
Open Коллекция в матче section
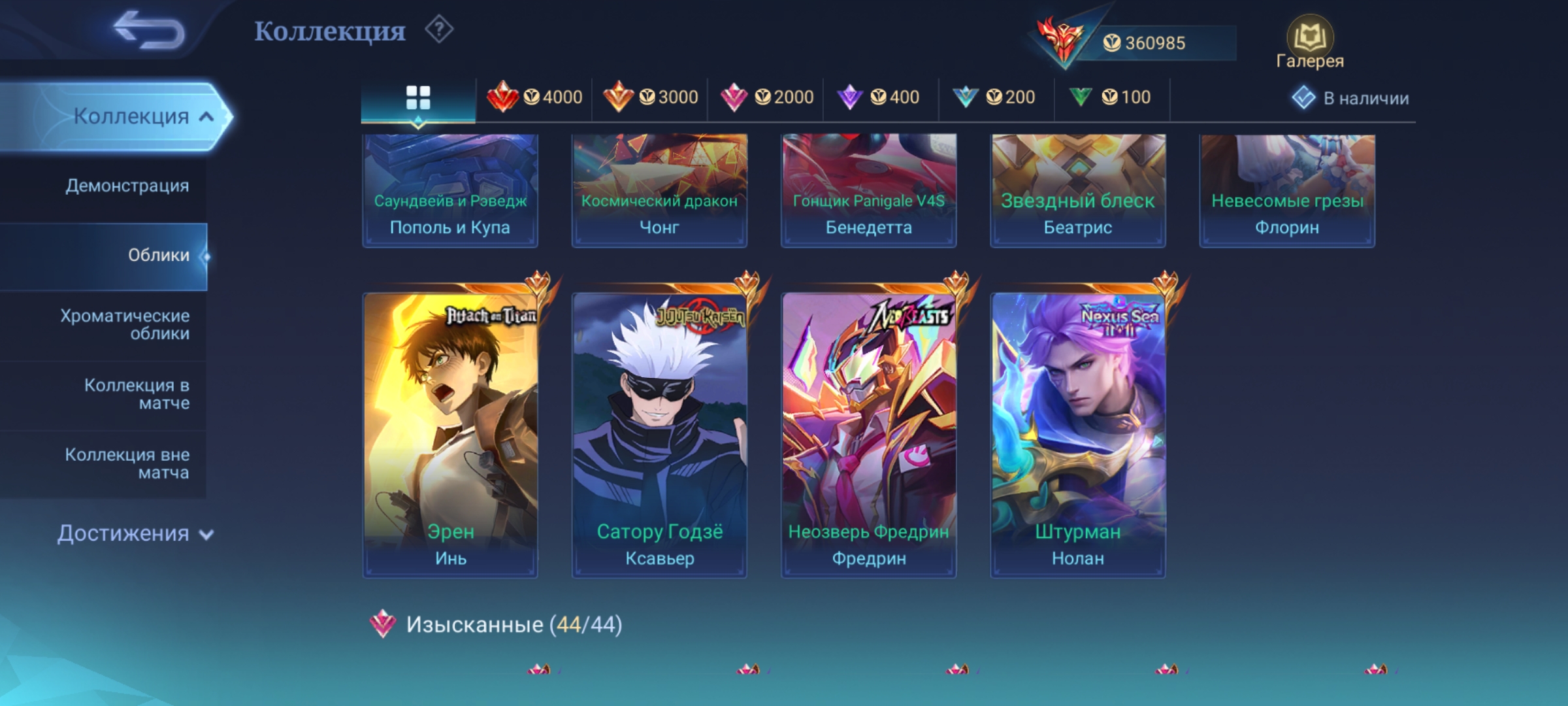tap(136, 394)
